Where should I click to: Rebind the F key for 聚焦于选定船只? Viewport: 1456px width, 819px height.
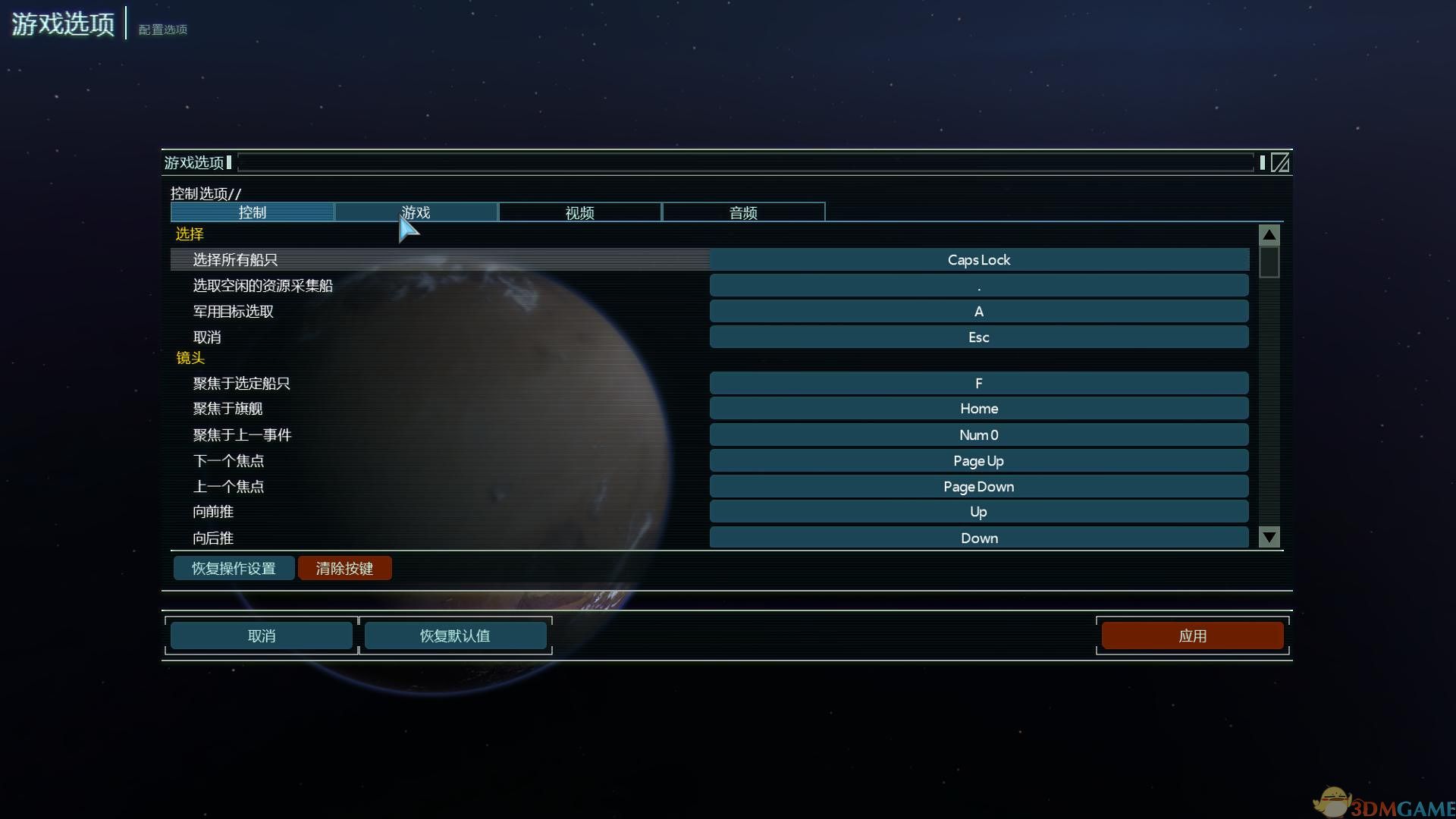[x=978, y=384]
